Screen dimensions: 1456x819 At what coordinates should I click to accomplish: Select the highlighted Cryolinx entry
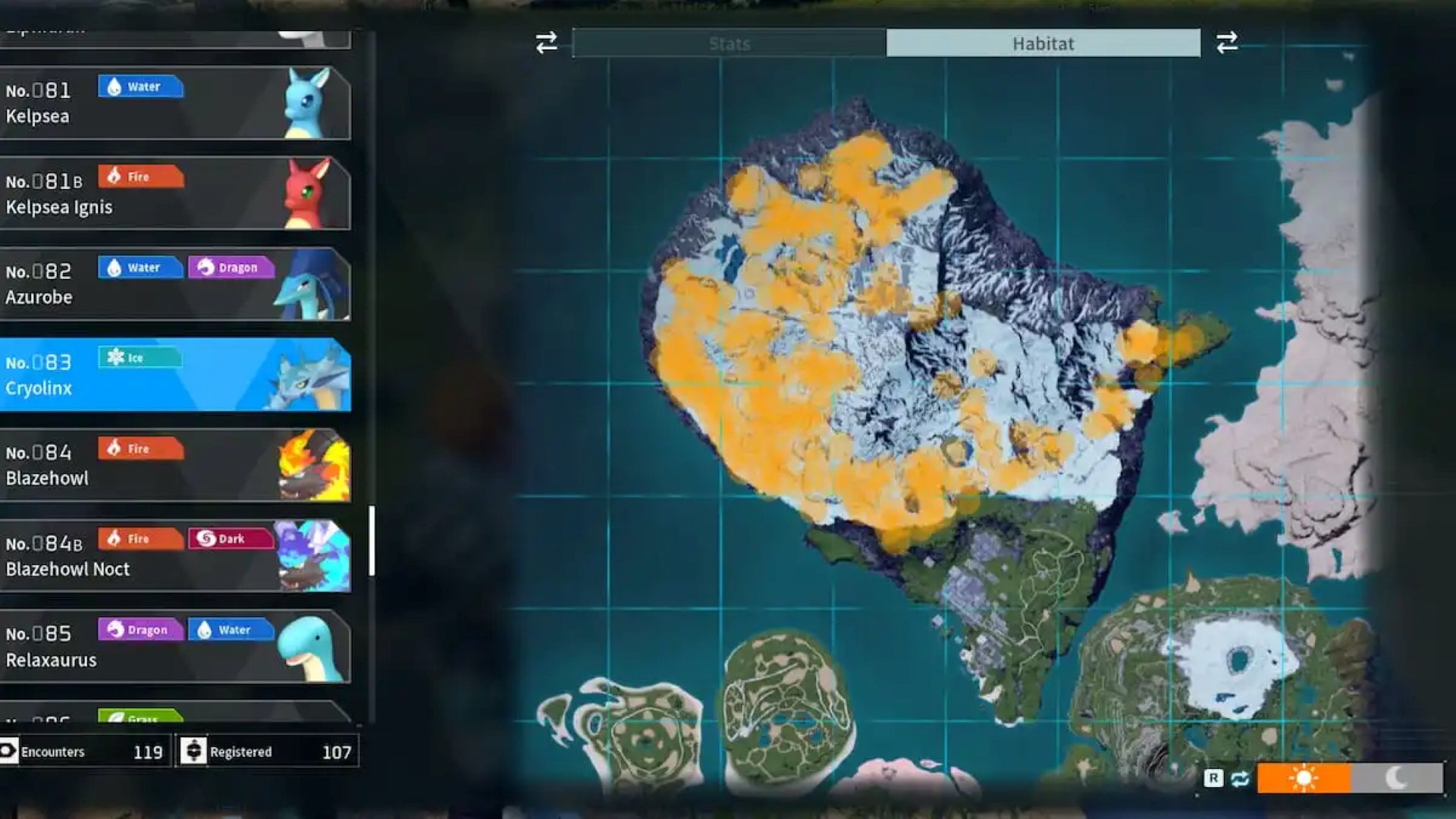(x=174, y=375)
